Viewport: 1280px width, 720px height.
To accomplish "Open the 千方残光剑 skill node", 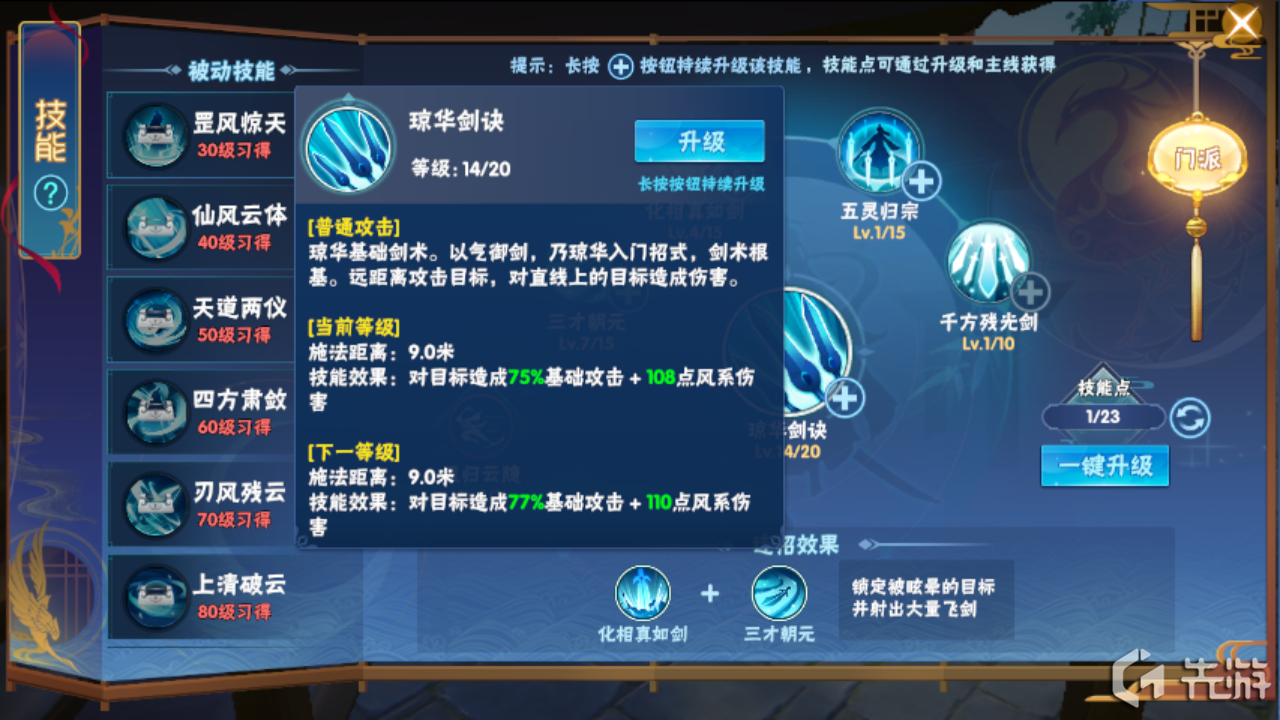I will (988, 265).
